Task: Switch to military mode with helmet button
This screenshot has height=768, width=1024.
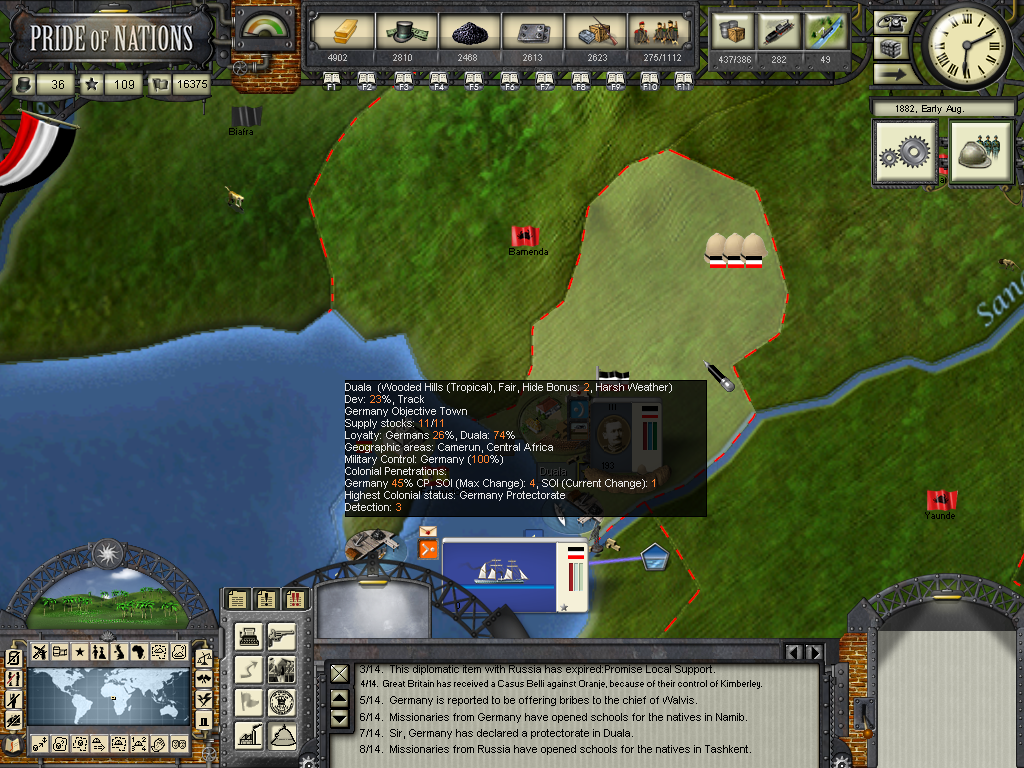Action: [981, 153]
